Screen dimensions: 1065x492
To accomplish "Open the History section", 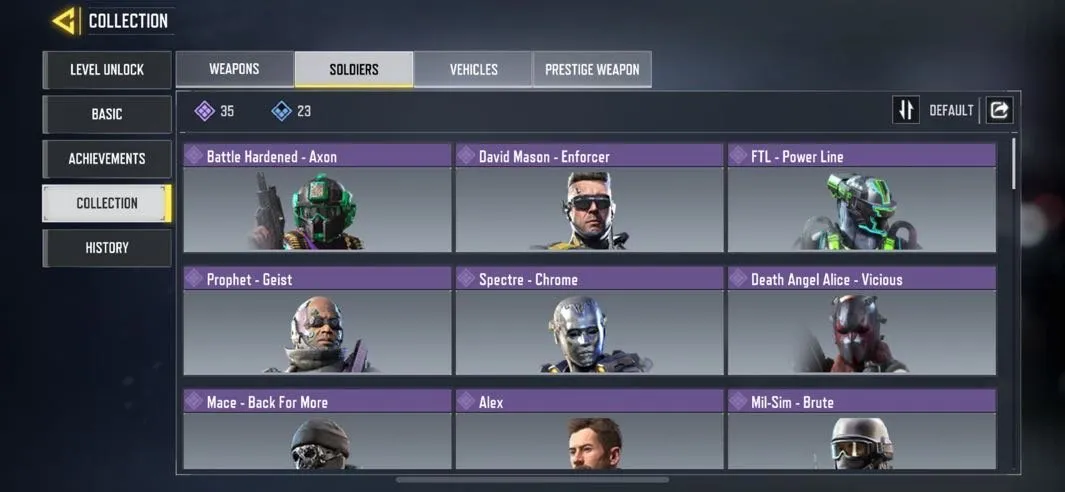I will (x=107, y=248).
